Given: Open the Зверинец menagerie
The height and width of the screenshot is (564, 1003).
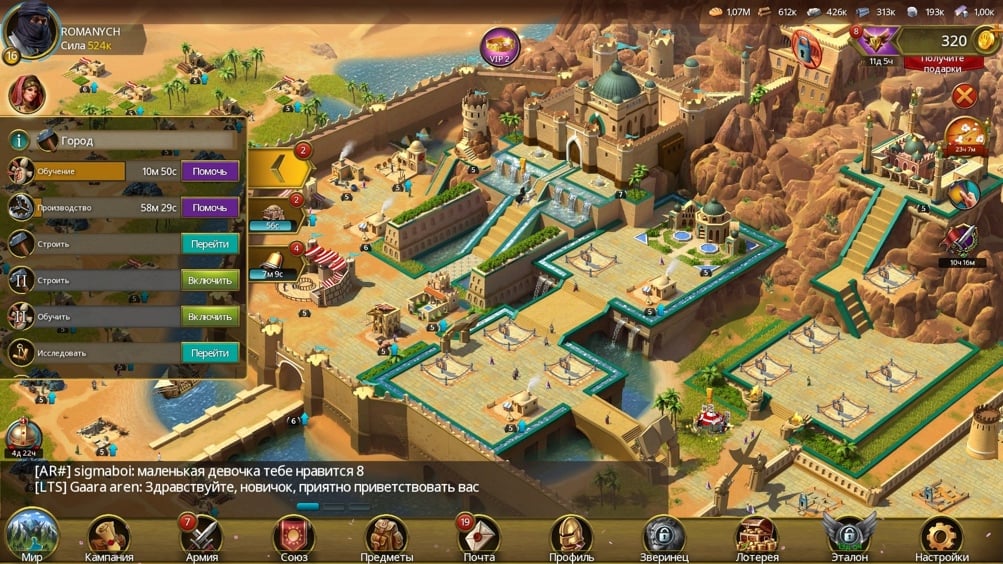Looking at the screenshot, I should pos(664,537).
